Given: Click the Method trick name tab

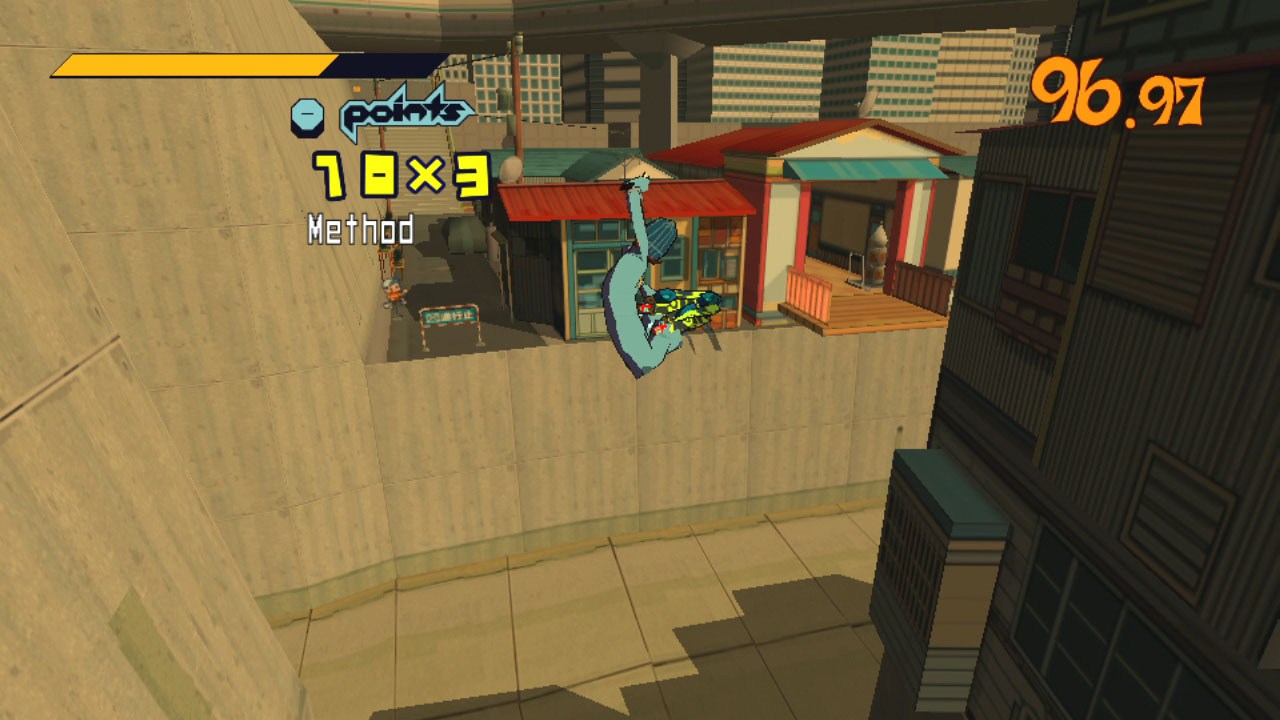Looking at the screenshot, I should 358,230.
